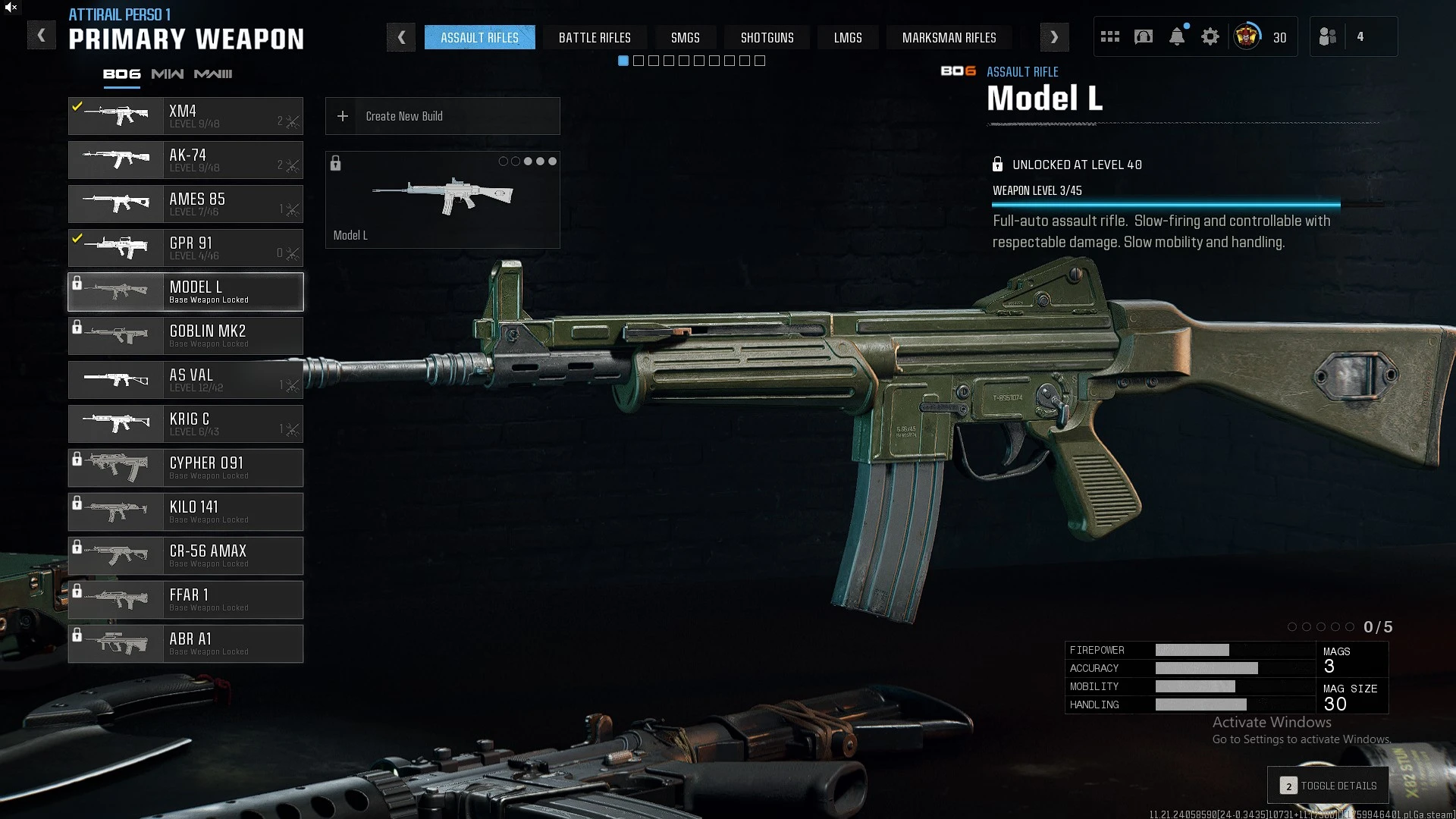Click Create New Build
This screenshot has height=819, width=1456.
pos(442,116)
